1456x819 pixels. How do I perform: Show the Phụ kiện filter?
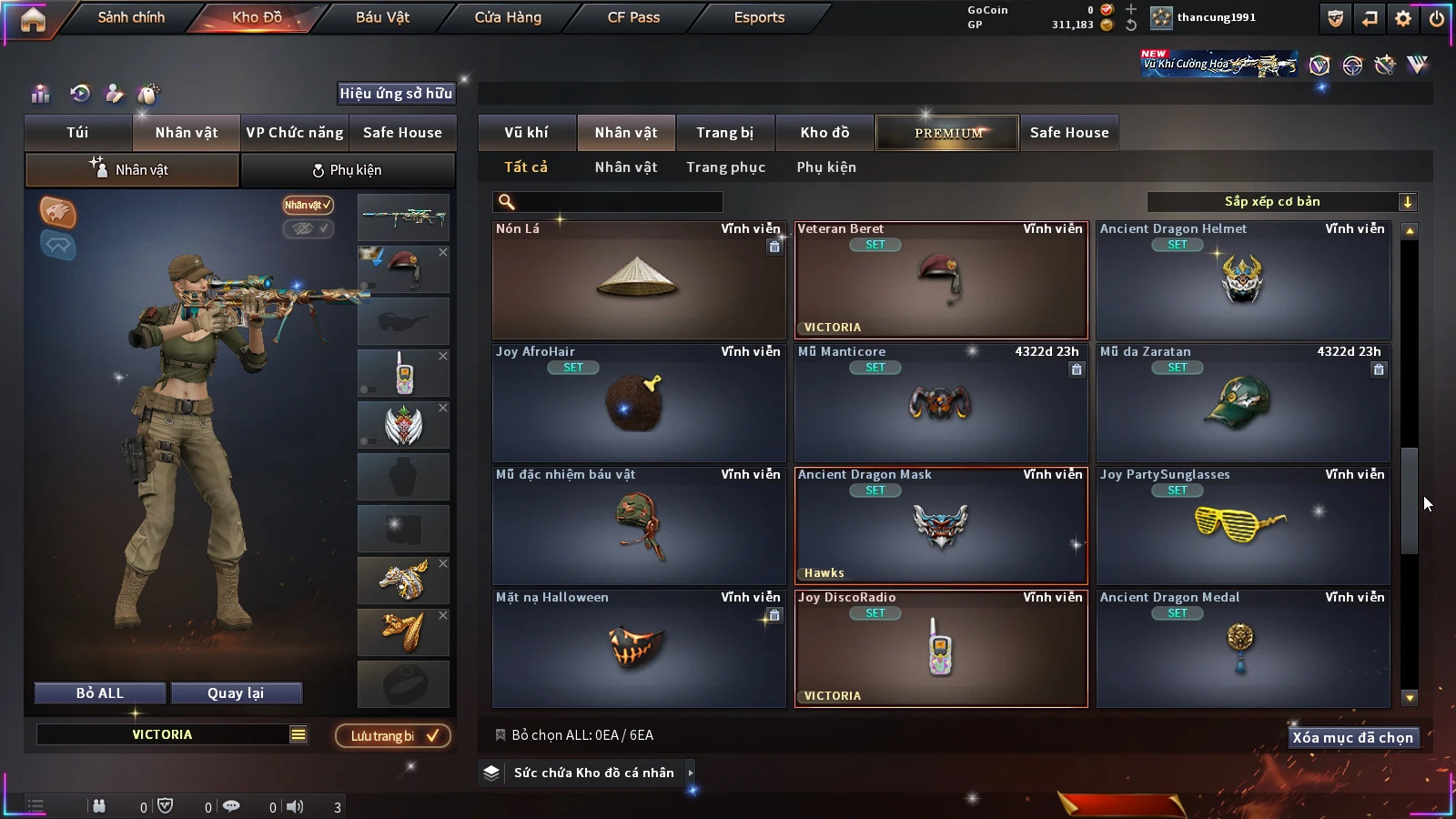click(x=826, y=167)
